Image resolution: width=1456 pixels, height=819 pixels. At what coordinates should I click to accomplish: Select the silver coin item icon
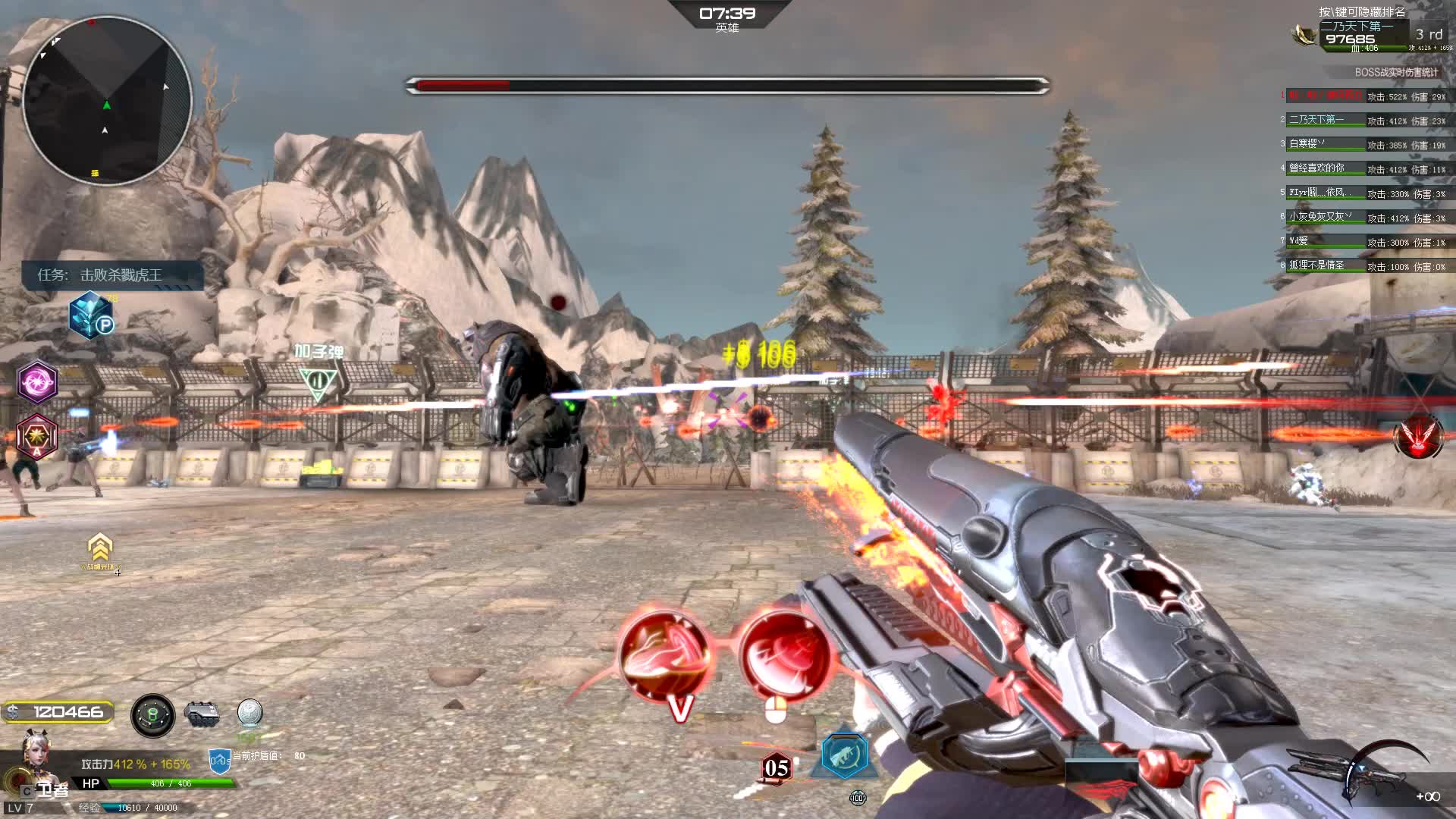pos(249,713)
